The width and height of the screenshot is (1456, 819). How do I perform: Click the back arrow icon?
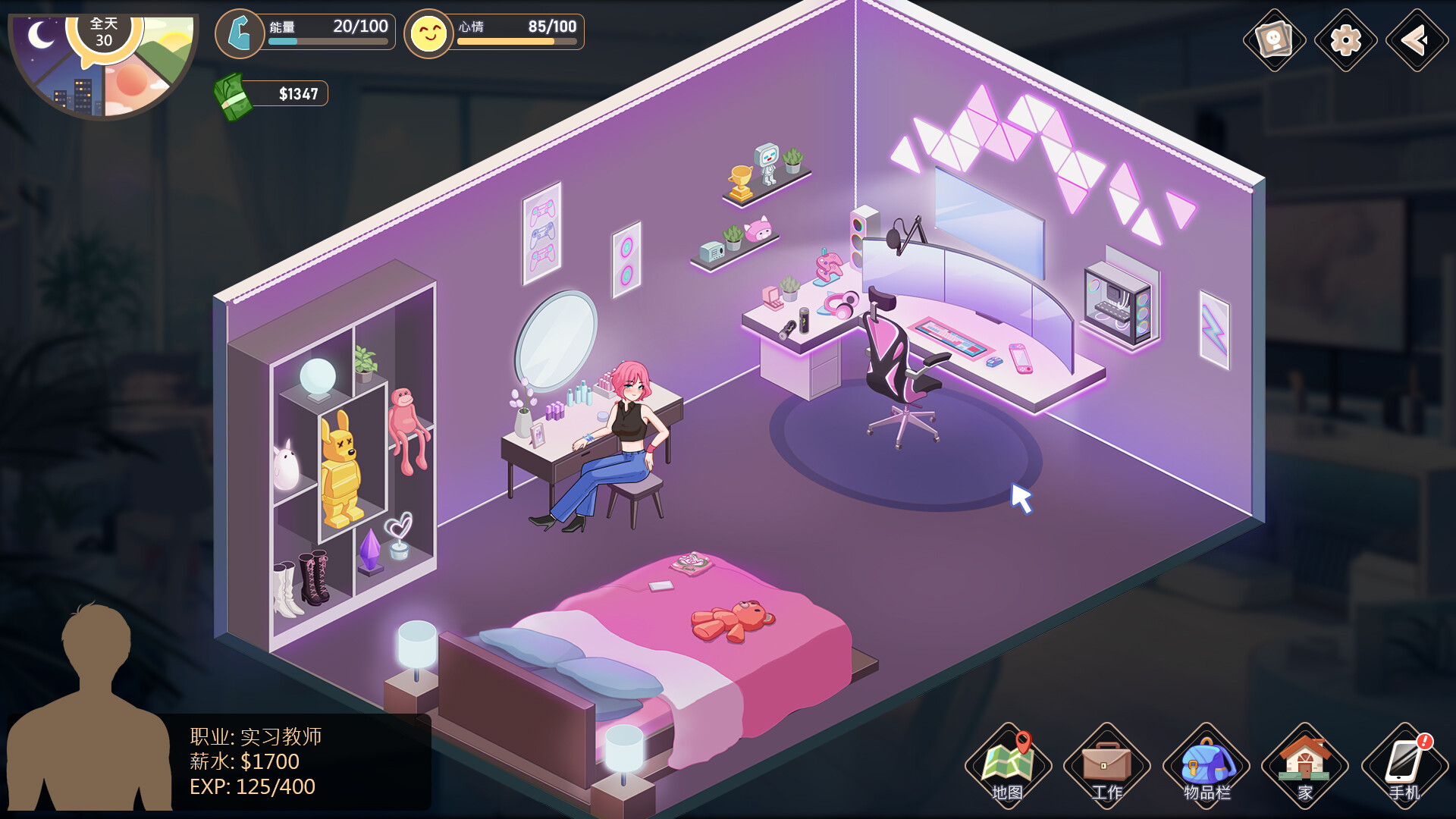[x=1417, y=40]
